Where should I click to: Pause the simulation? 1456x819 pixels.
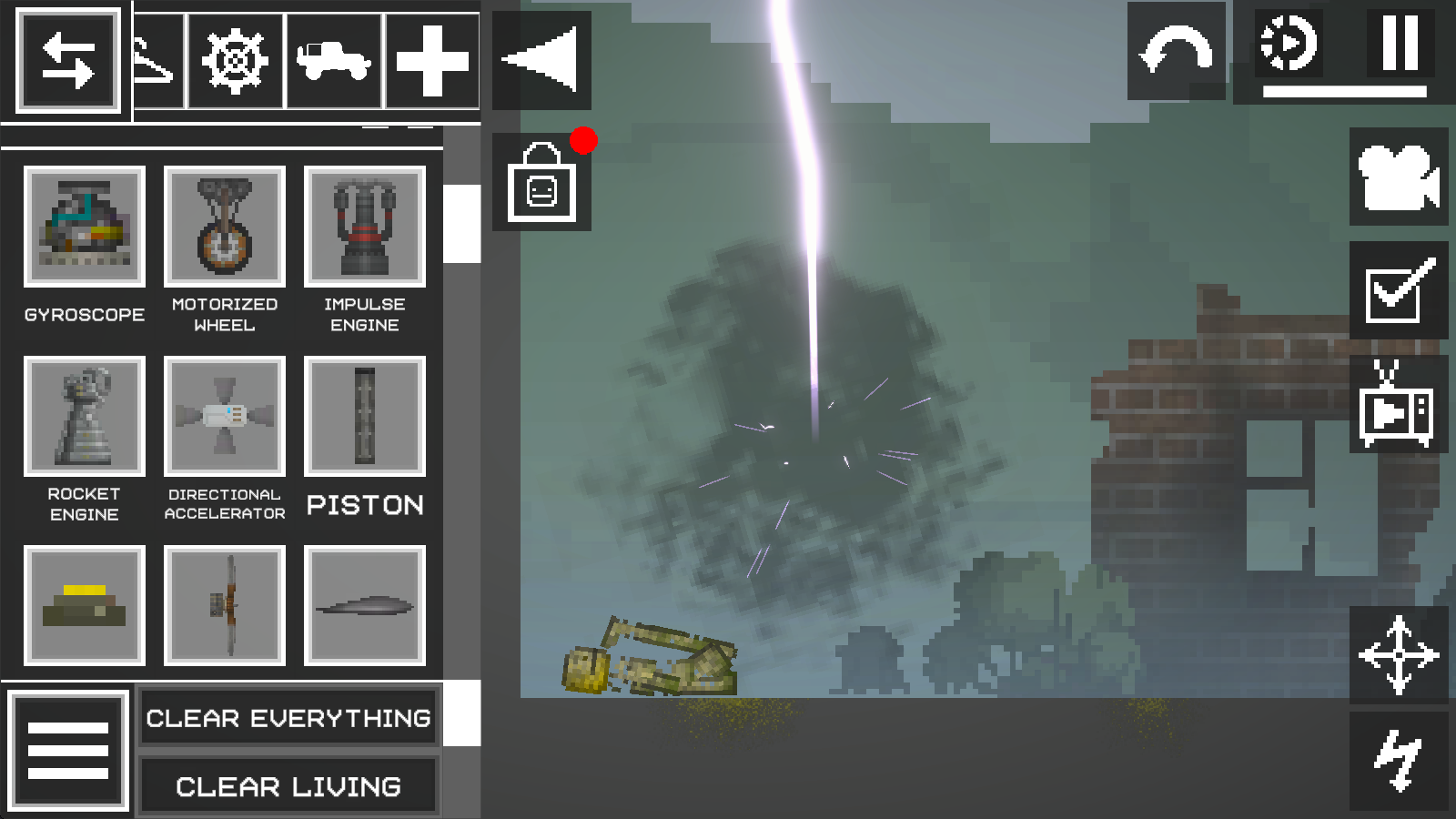[1400, 43]
